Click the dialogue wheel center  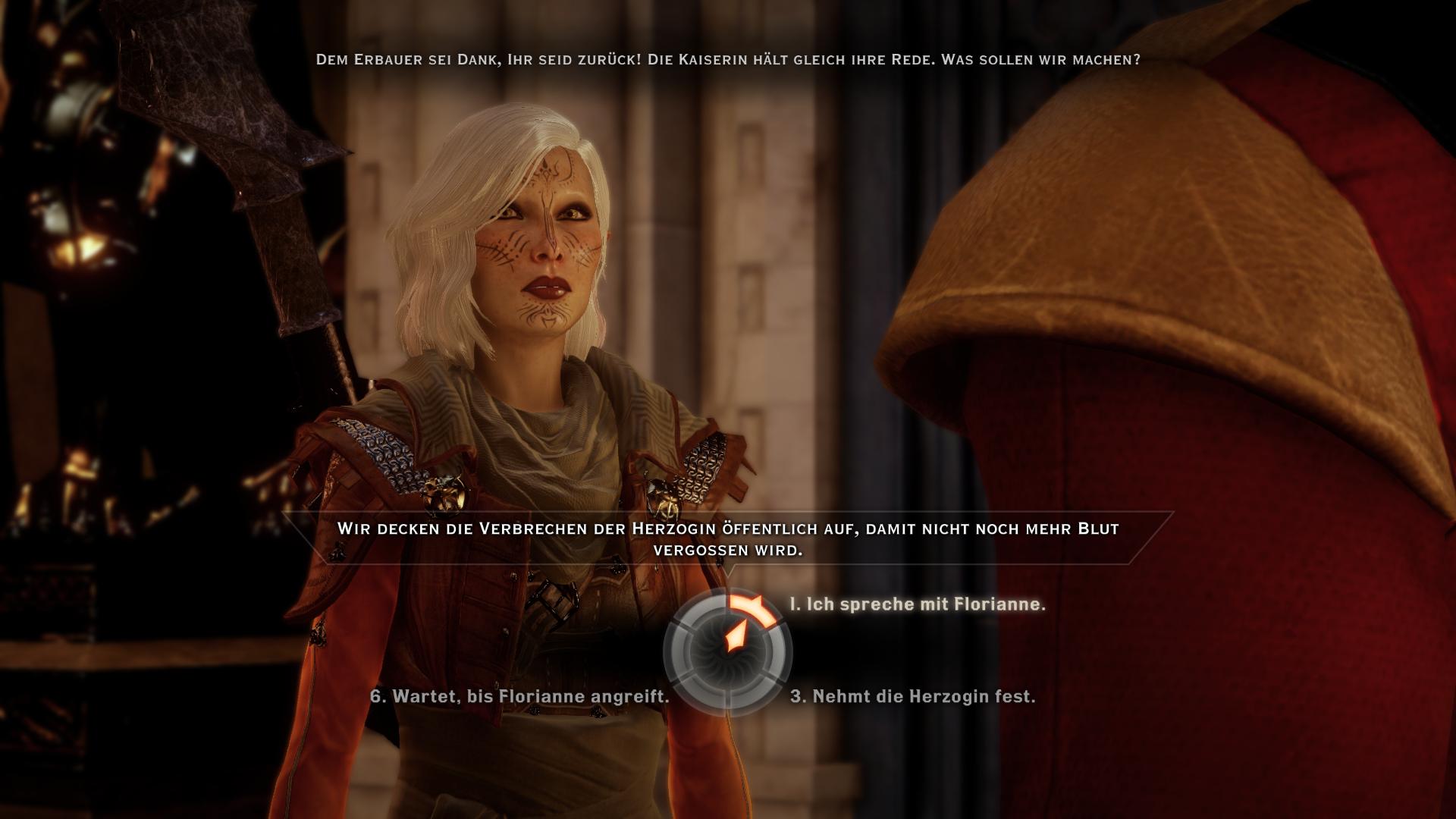(x=728, y=652)
